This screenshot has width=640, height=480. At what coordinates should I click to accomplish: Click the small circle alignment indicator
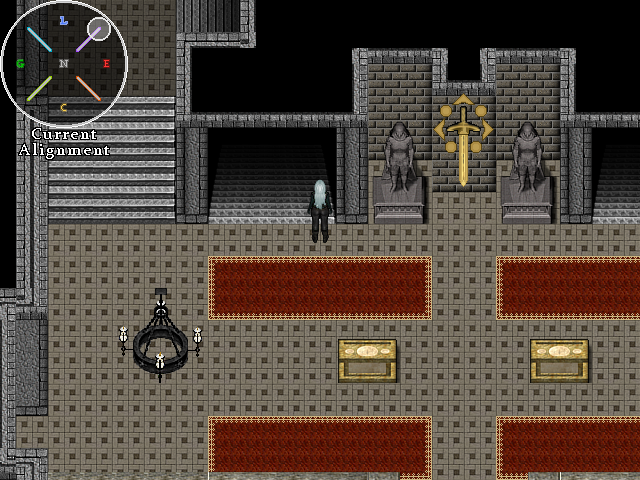click(x=98, y=29)
